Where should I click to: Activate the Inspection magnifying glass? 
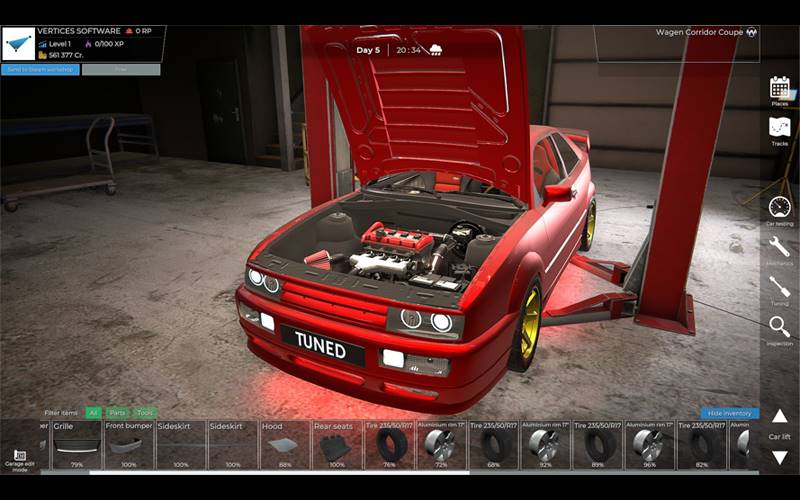[x=779, y=328]
